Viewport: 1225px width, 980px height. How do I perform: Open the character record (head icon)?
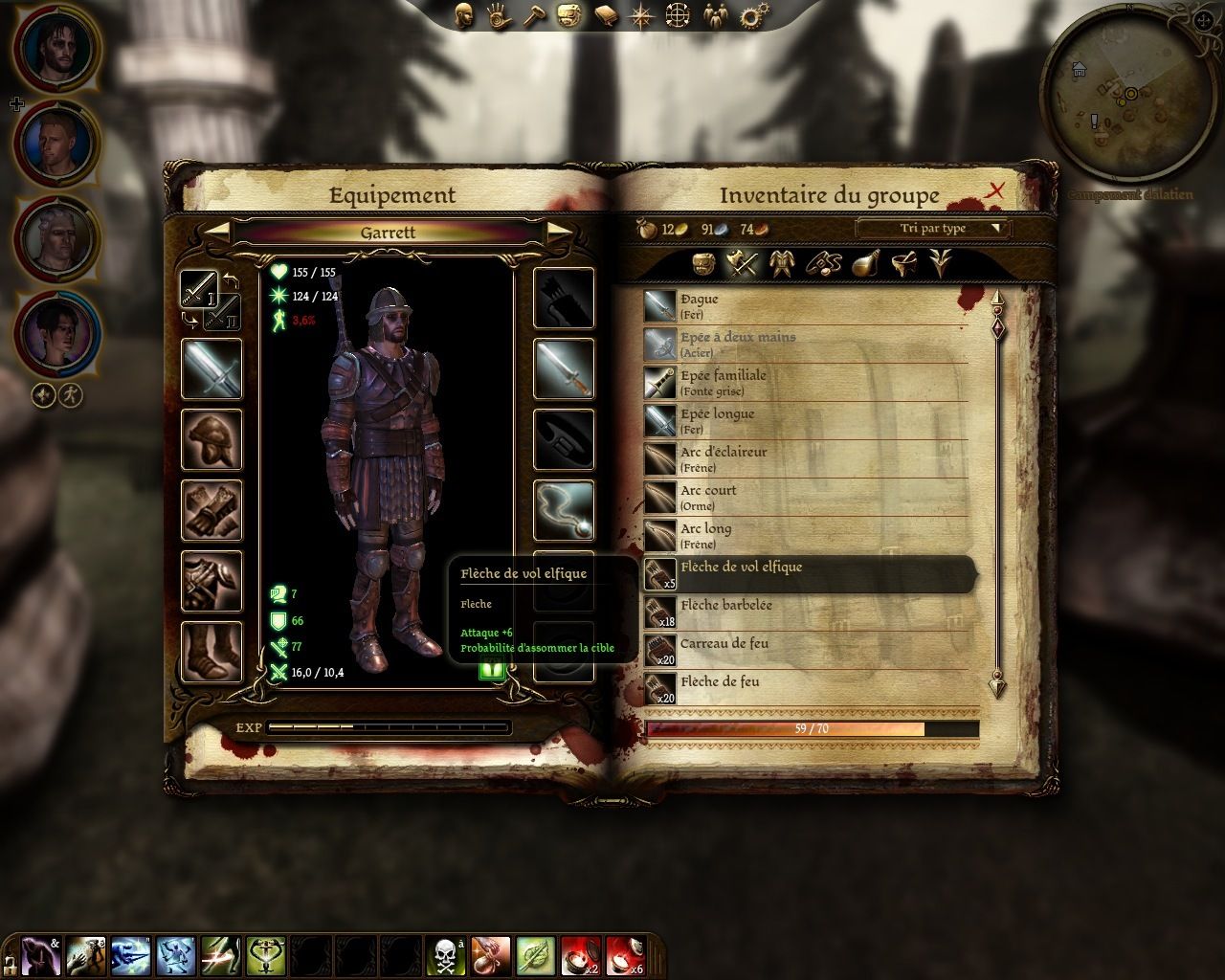pos(464,13)
